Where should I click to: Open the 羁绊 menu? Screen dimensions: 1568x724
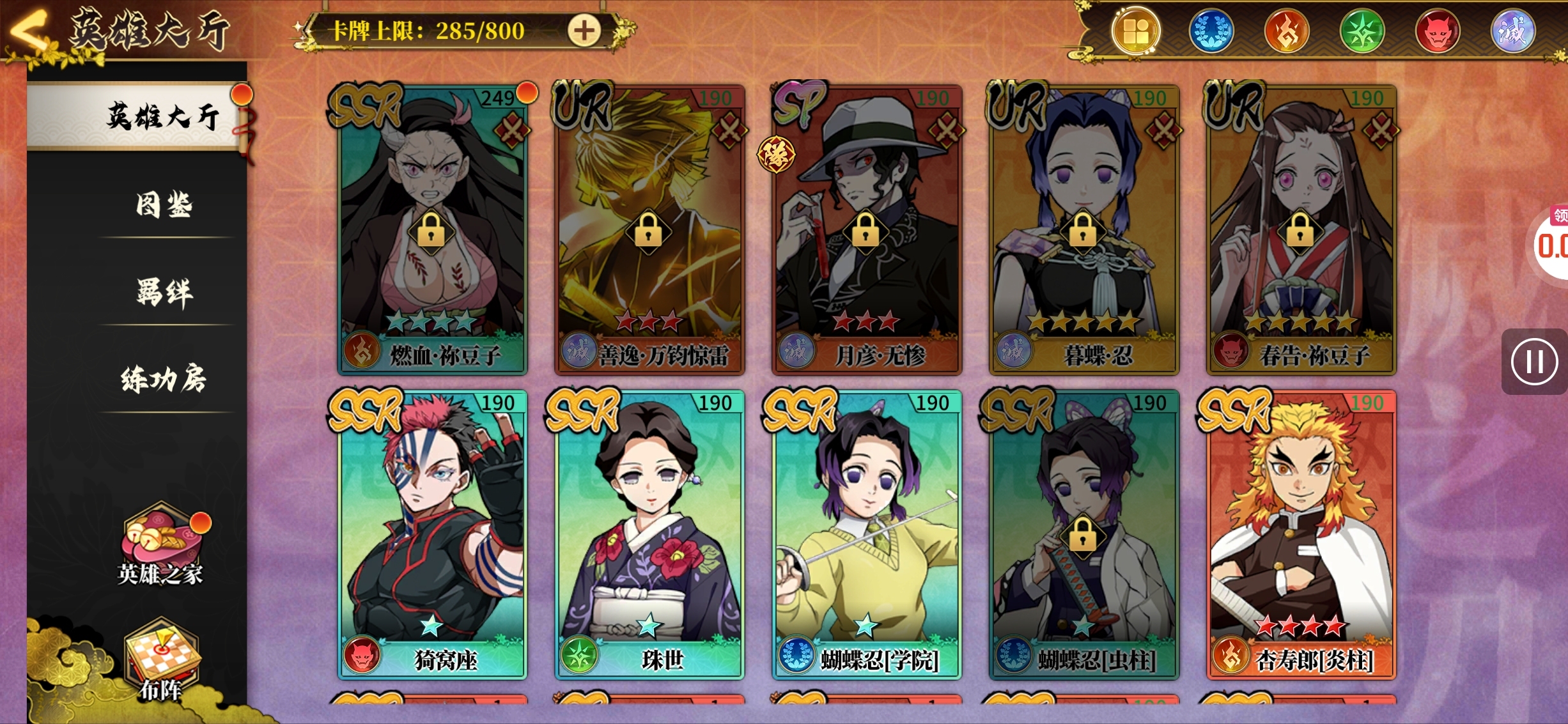coord(164,293)
